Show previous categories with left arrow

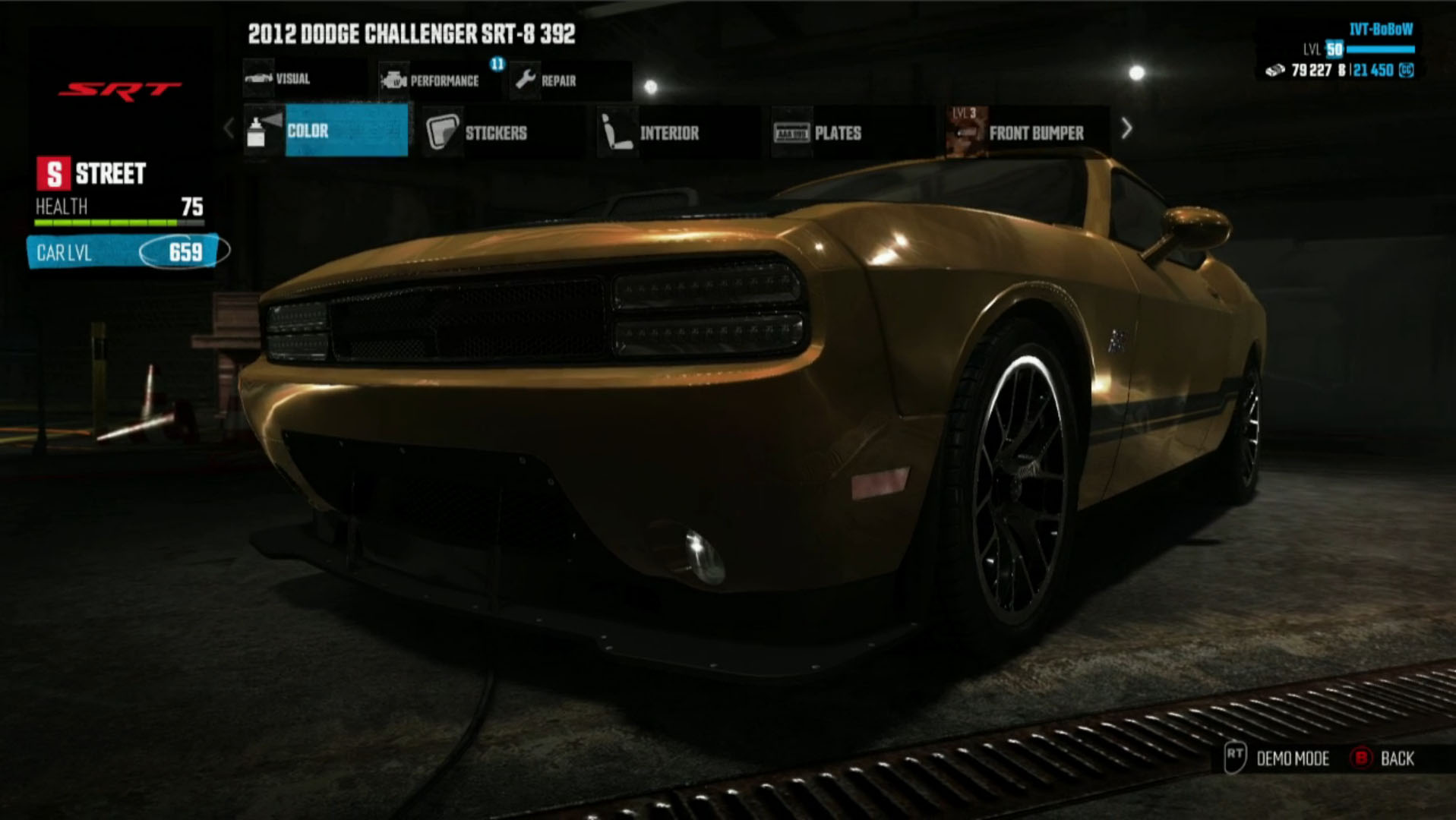pos(229,129)
